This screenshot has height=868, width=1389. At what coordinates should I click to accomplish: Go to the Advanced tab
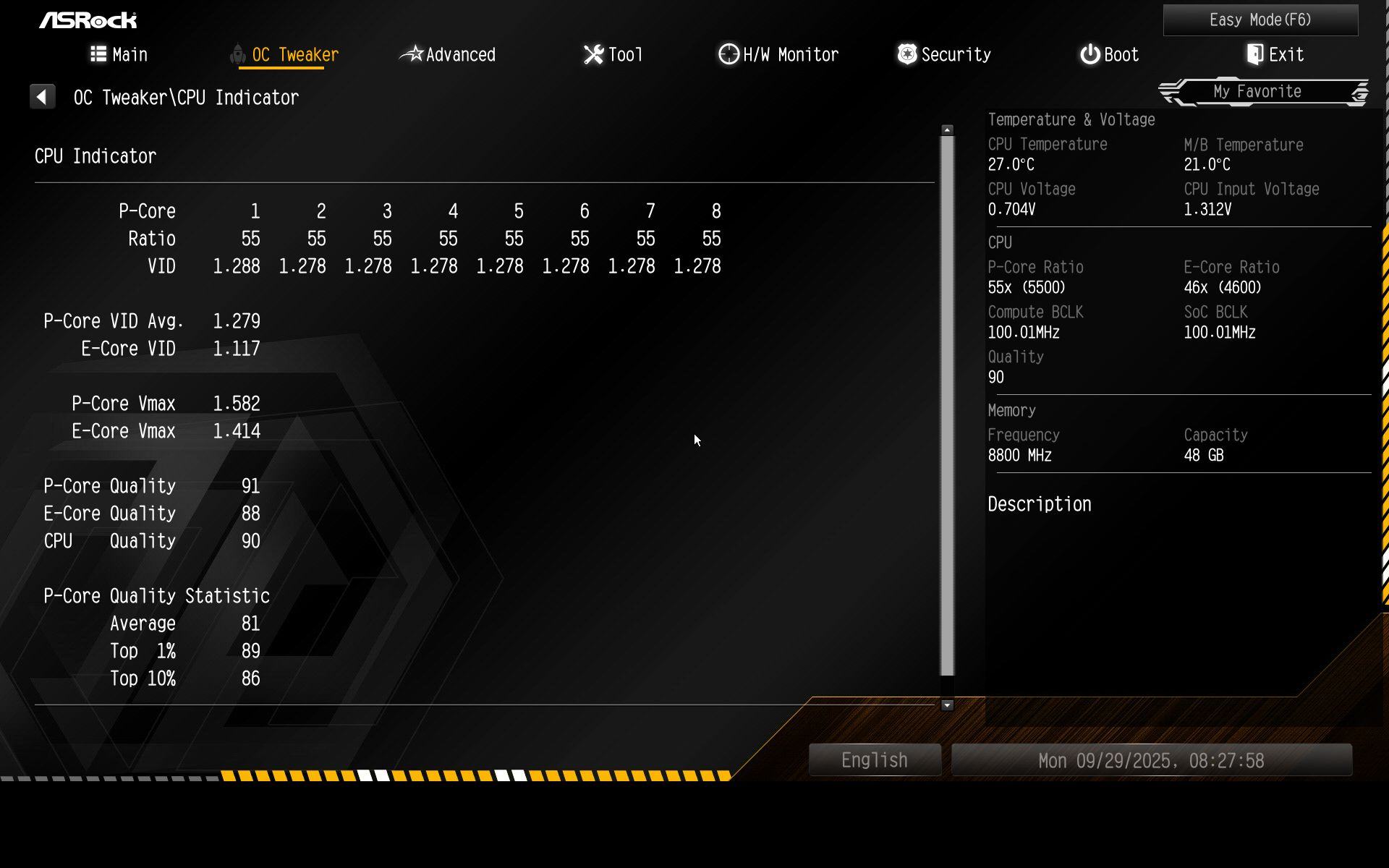[448, 55]
